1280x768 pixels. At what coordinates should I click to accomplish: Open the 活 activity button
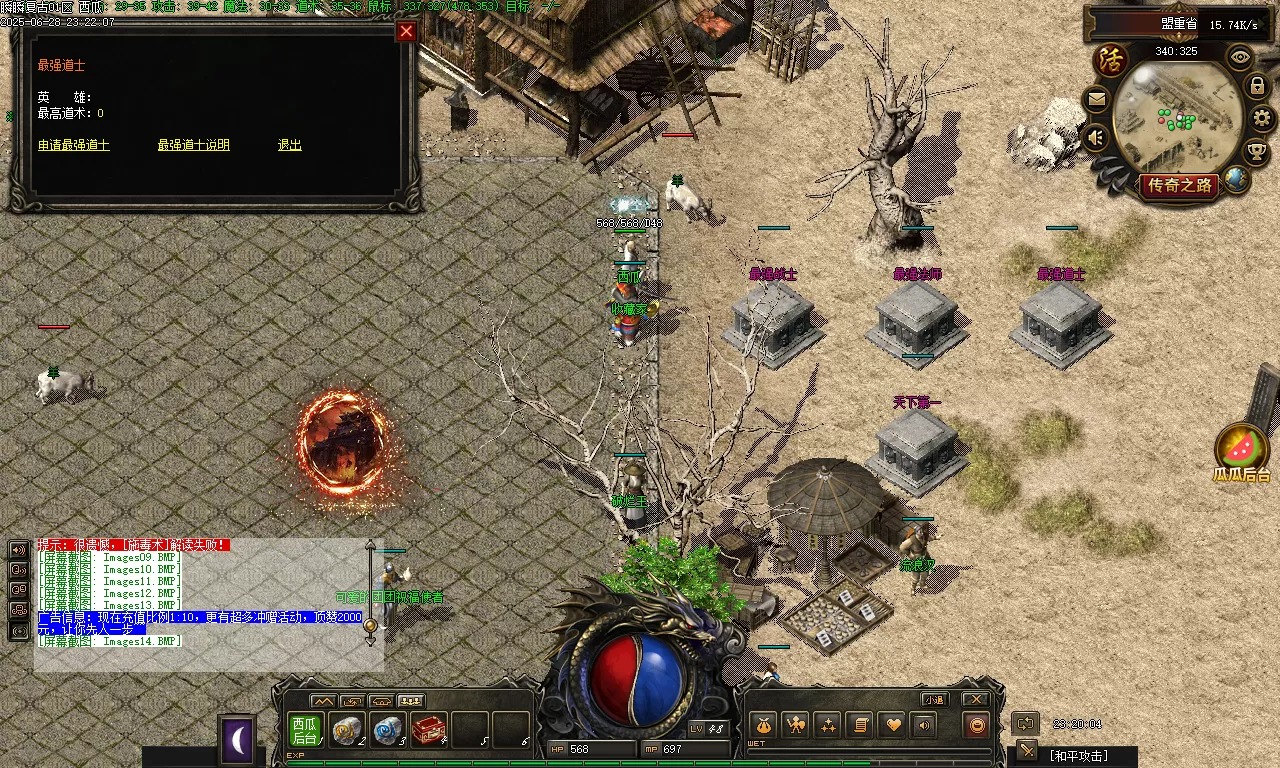pos(1111,57)
